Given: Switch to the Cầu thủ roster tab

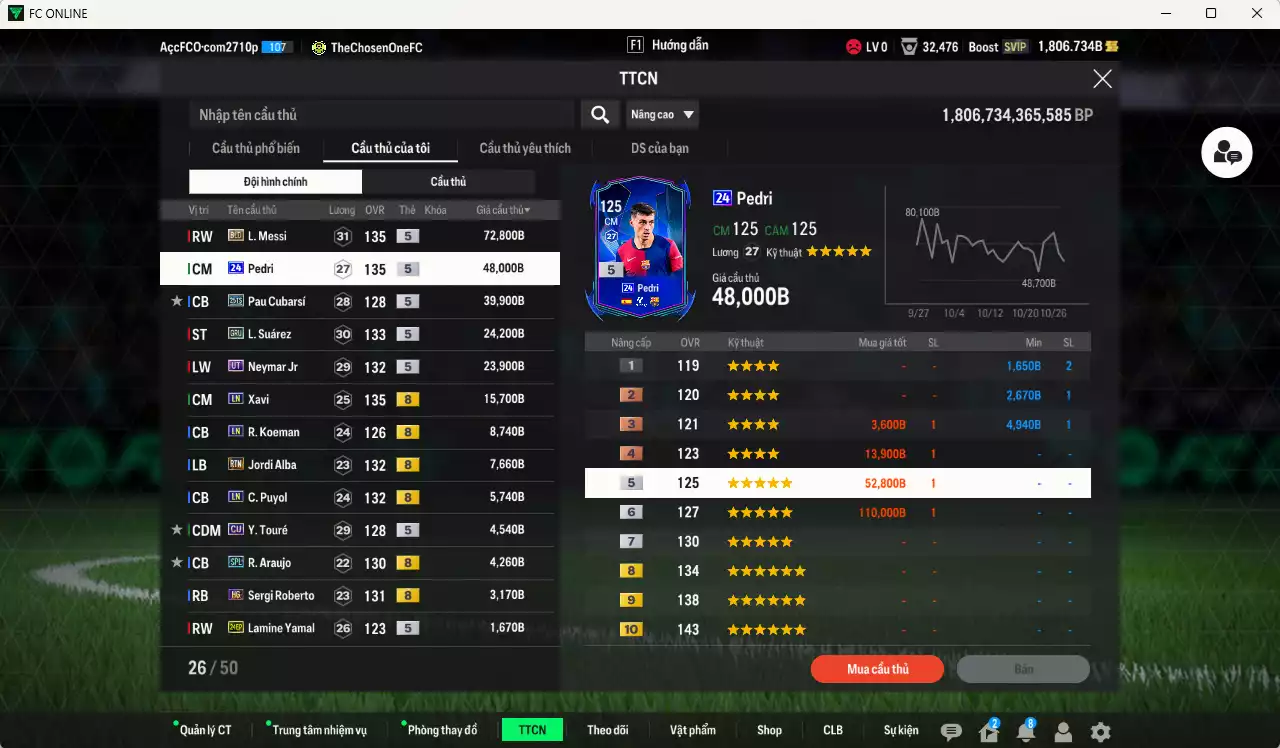Looking at the screenshot, I should point(448,181).
